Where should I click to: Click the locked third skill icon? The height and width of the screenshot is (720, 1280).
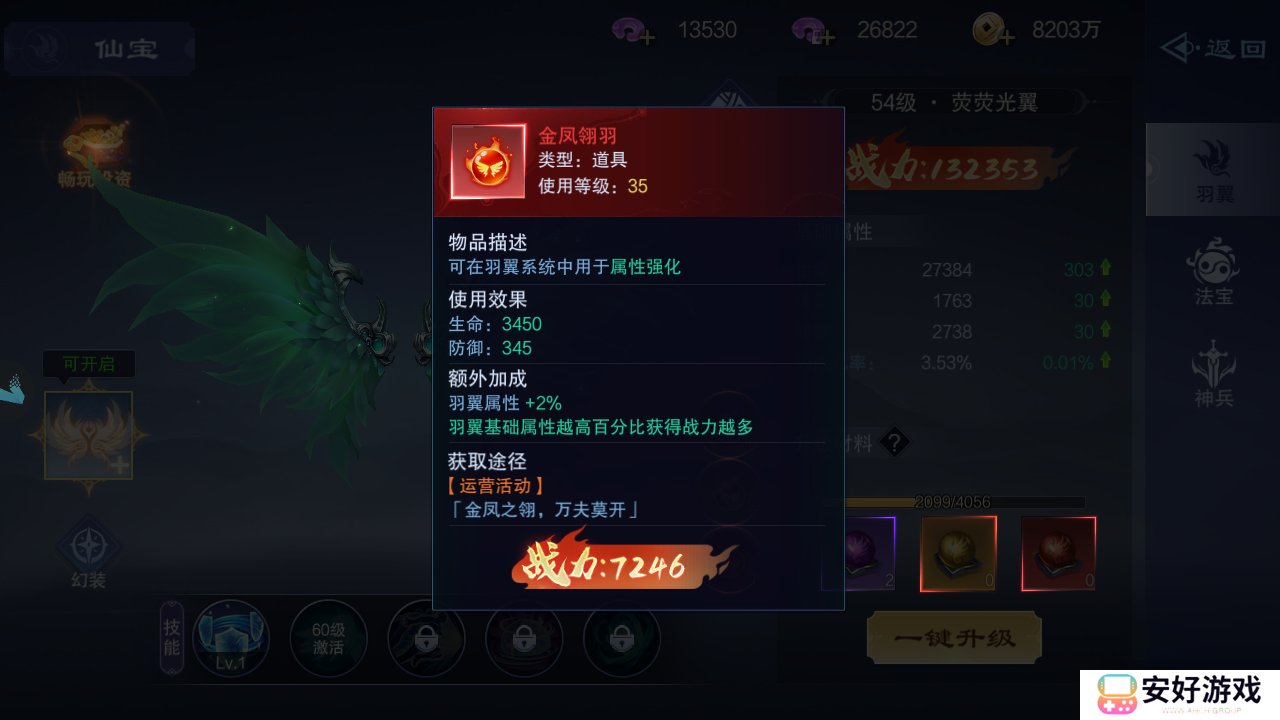point(426,638)
